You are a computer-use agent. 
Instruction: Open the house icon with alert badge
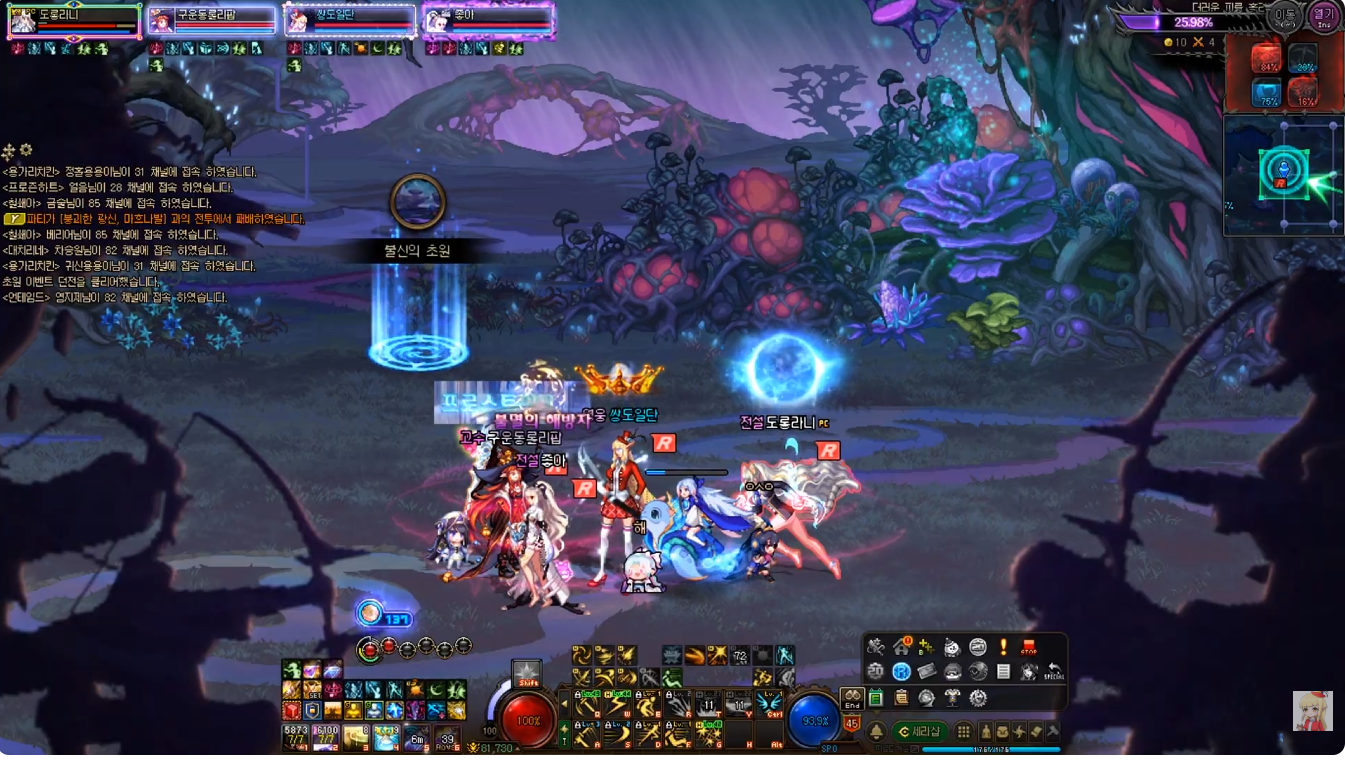pyautogui.click(x=901, y=647)
